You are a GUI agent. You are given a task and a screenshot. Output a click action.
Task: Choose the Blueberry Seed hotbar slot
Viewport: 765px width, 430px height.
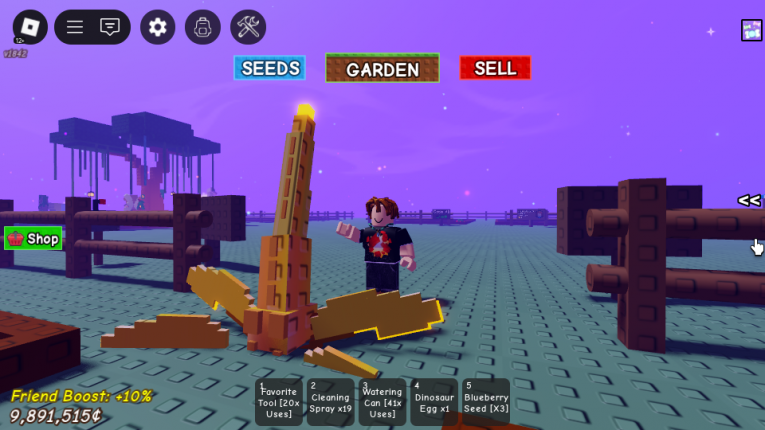tap(485, 402)
